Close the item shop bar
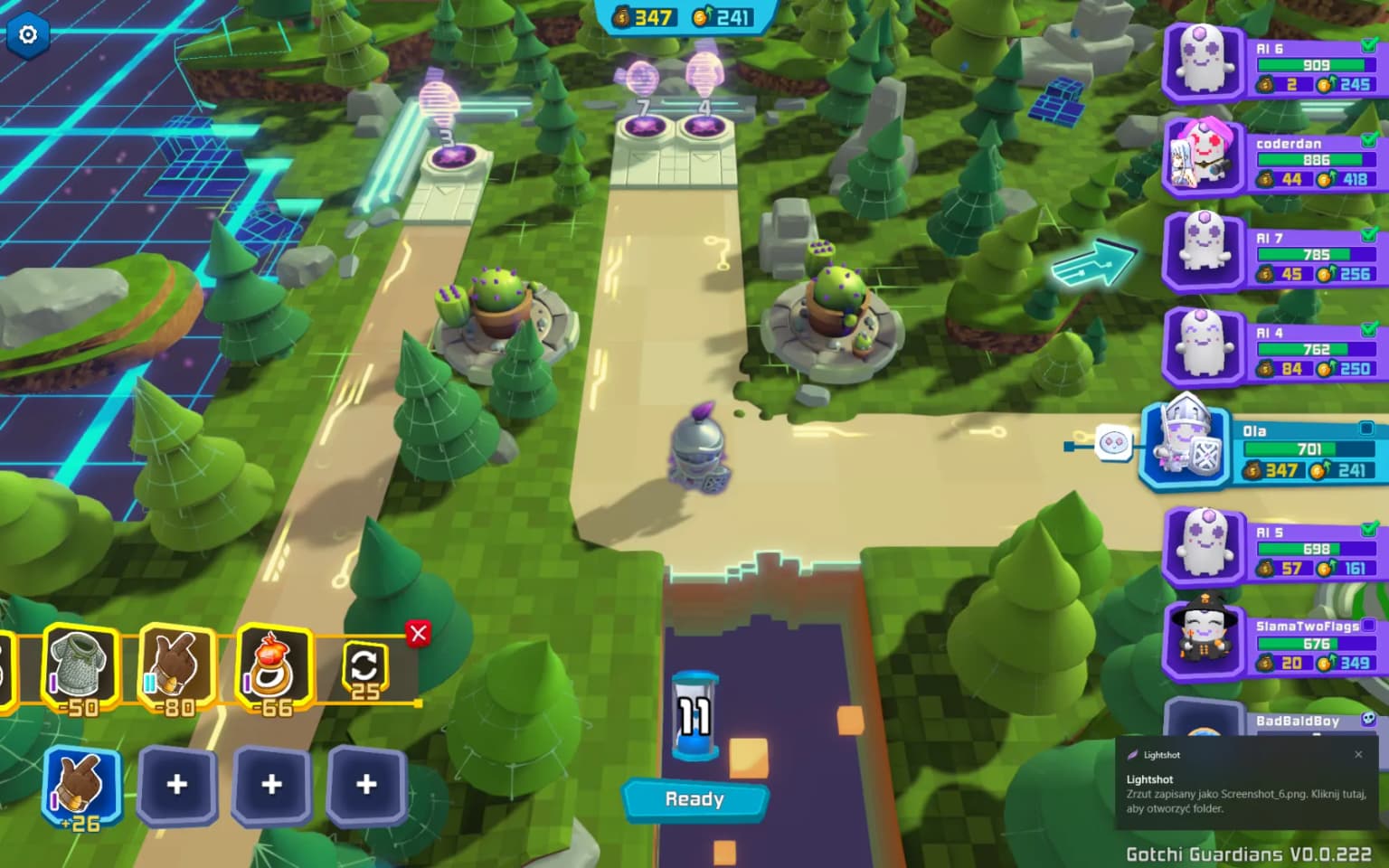Screen dimensions: 1389x868 point(418,634)
